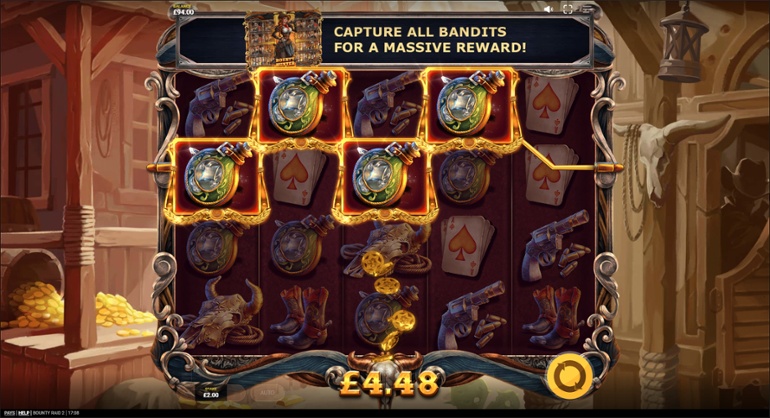Open the top-right settings menu icon
This screenshot has height=418, width=770.
(586, 9)
